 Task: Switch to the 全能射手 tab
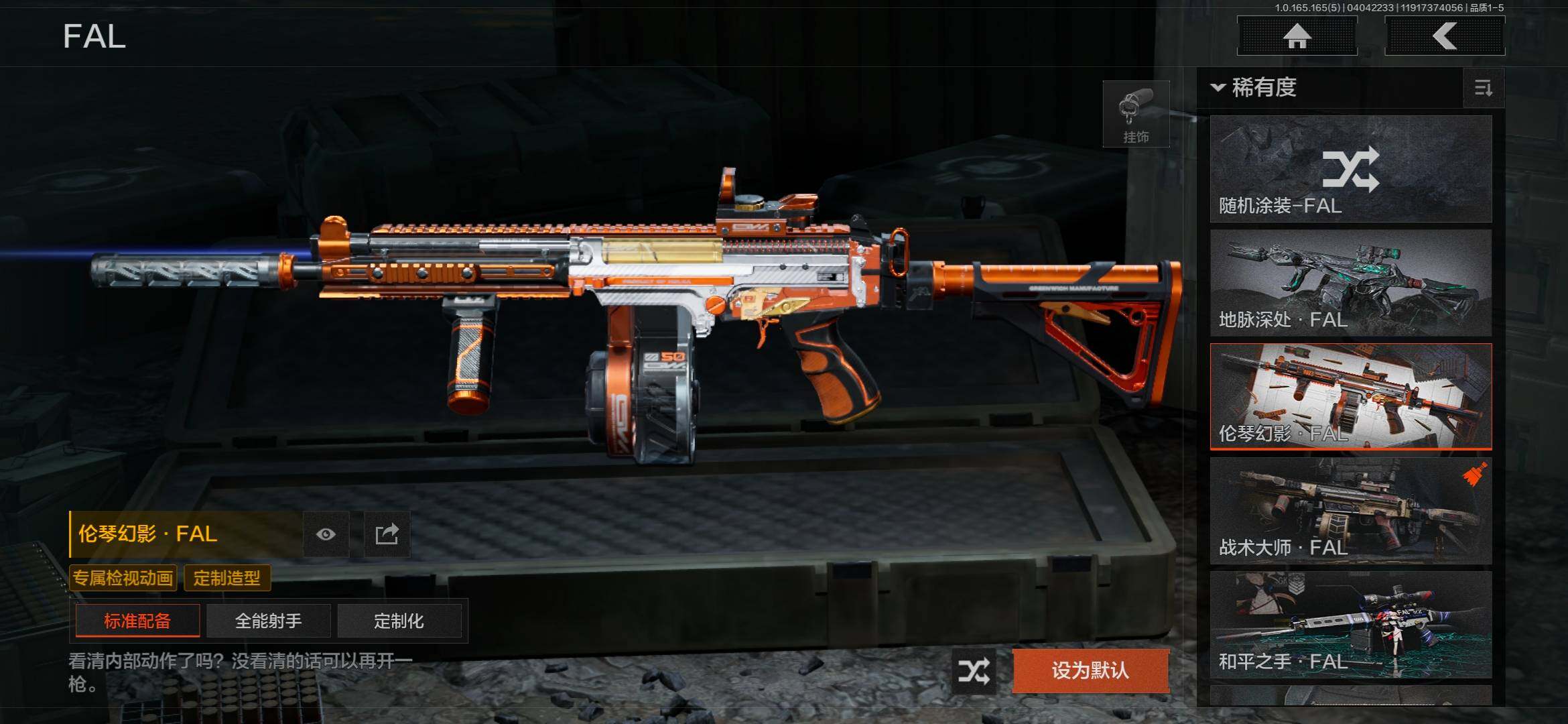pos(268,621)
